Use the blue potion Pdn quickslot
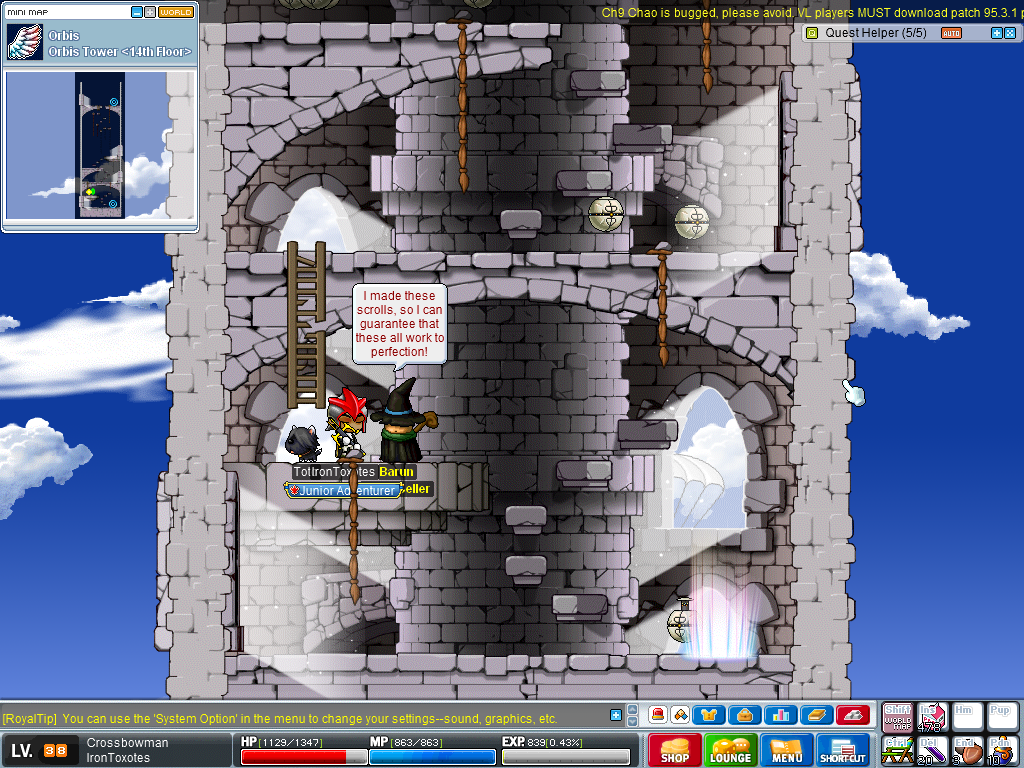 (x=1002, y=749)
